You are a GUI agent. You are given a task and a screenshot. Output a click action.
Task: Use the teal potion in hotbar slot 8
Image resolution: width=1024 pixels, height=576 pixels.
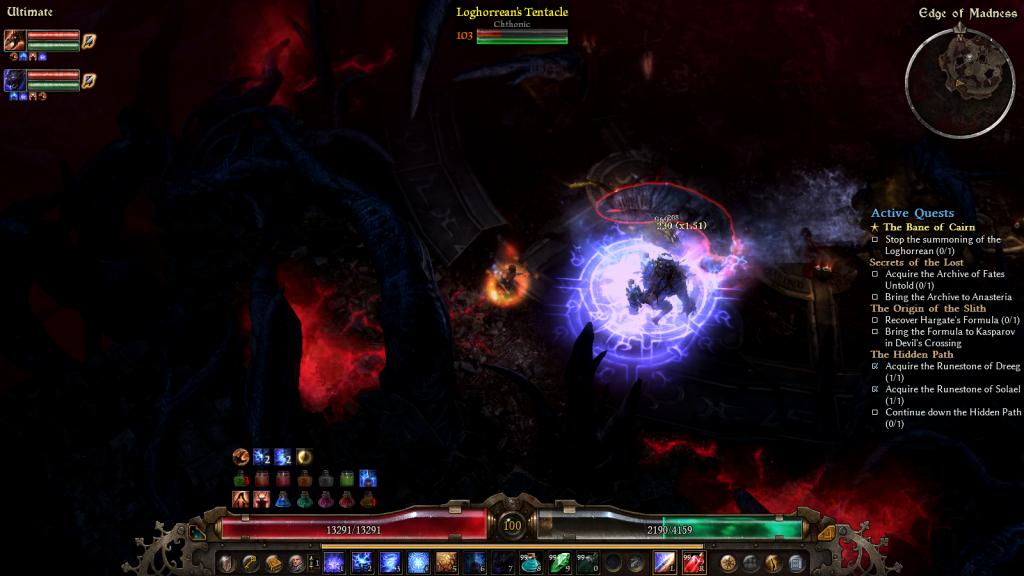(530, 562)
